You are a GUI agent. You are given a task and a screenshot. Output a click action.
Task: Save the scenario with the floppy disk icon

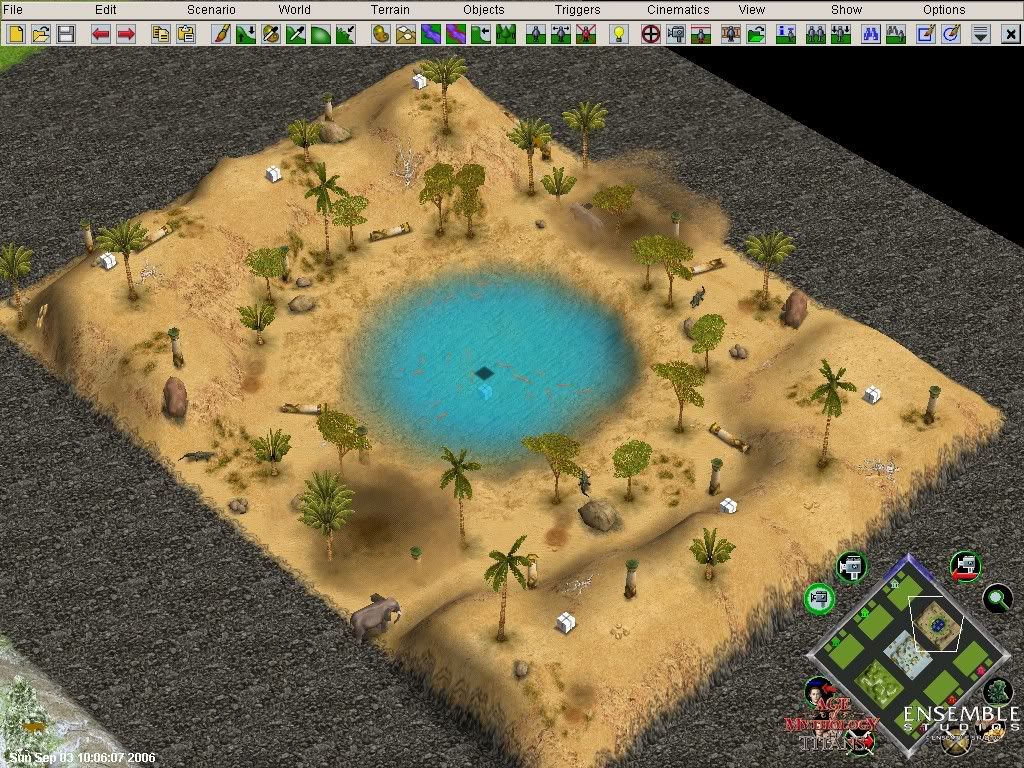click(x=66, y=34)
